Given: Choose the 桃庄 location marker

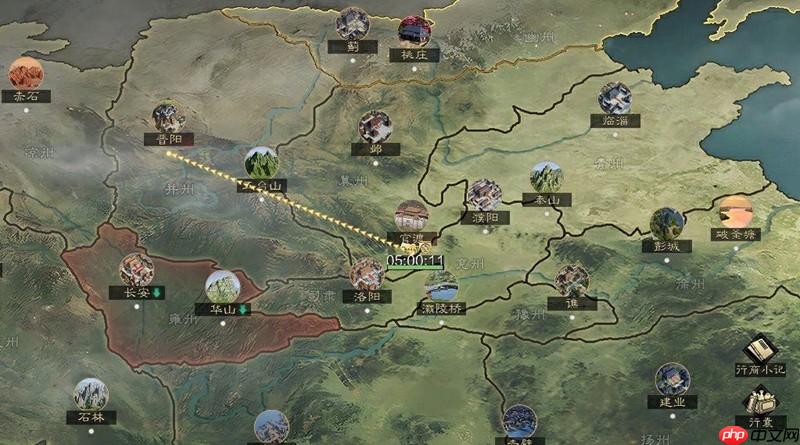Looking at the screenshot, I should point(413,33).
